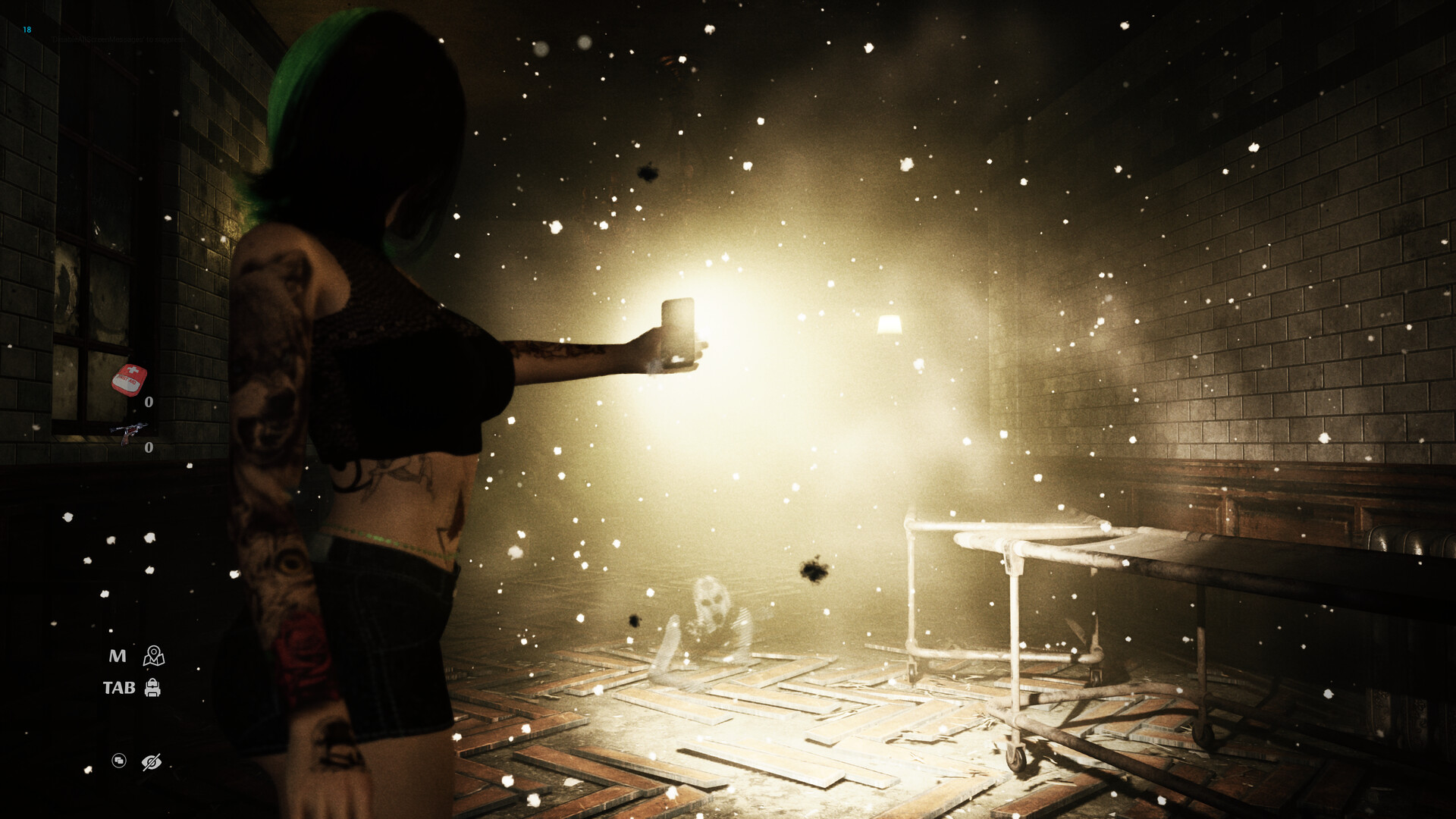1456x819 pixels.
Task: Click the first aid cross on the med kit
Action: [133, 370]
